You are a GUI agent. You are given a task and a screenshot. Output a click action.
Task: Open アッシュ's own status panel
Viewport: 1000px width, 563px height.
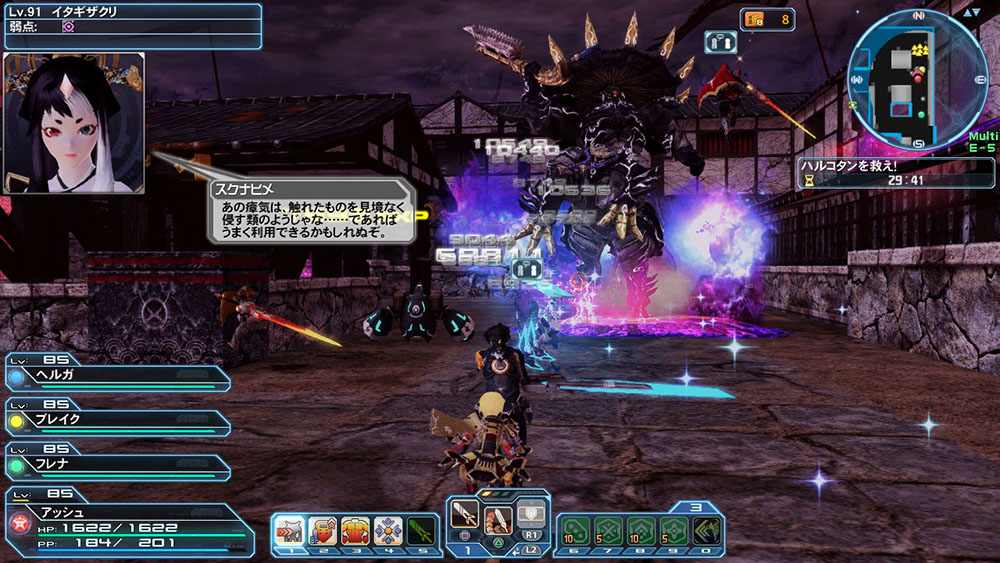click(x=128, y=527)
